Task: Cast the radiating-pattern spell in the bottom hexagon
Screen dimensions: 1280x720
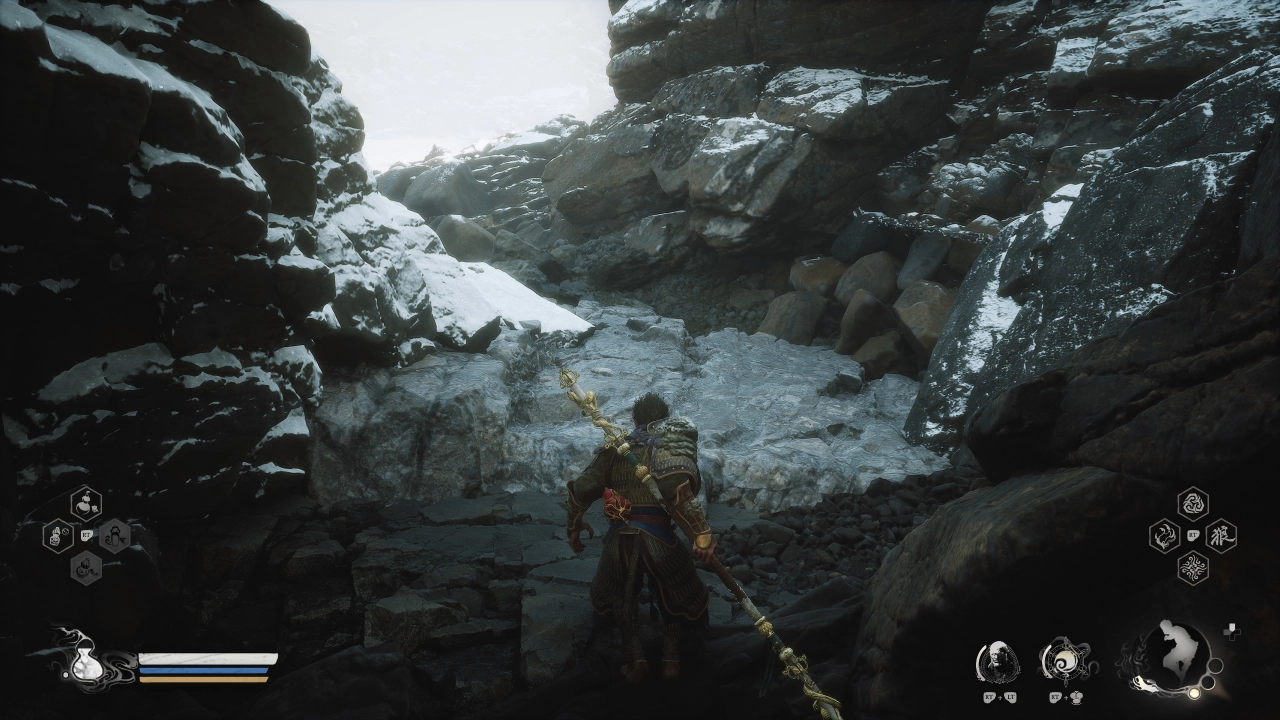Action: (1192, 568)
